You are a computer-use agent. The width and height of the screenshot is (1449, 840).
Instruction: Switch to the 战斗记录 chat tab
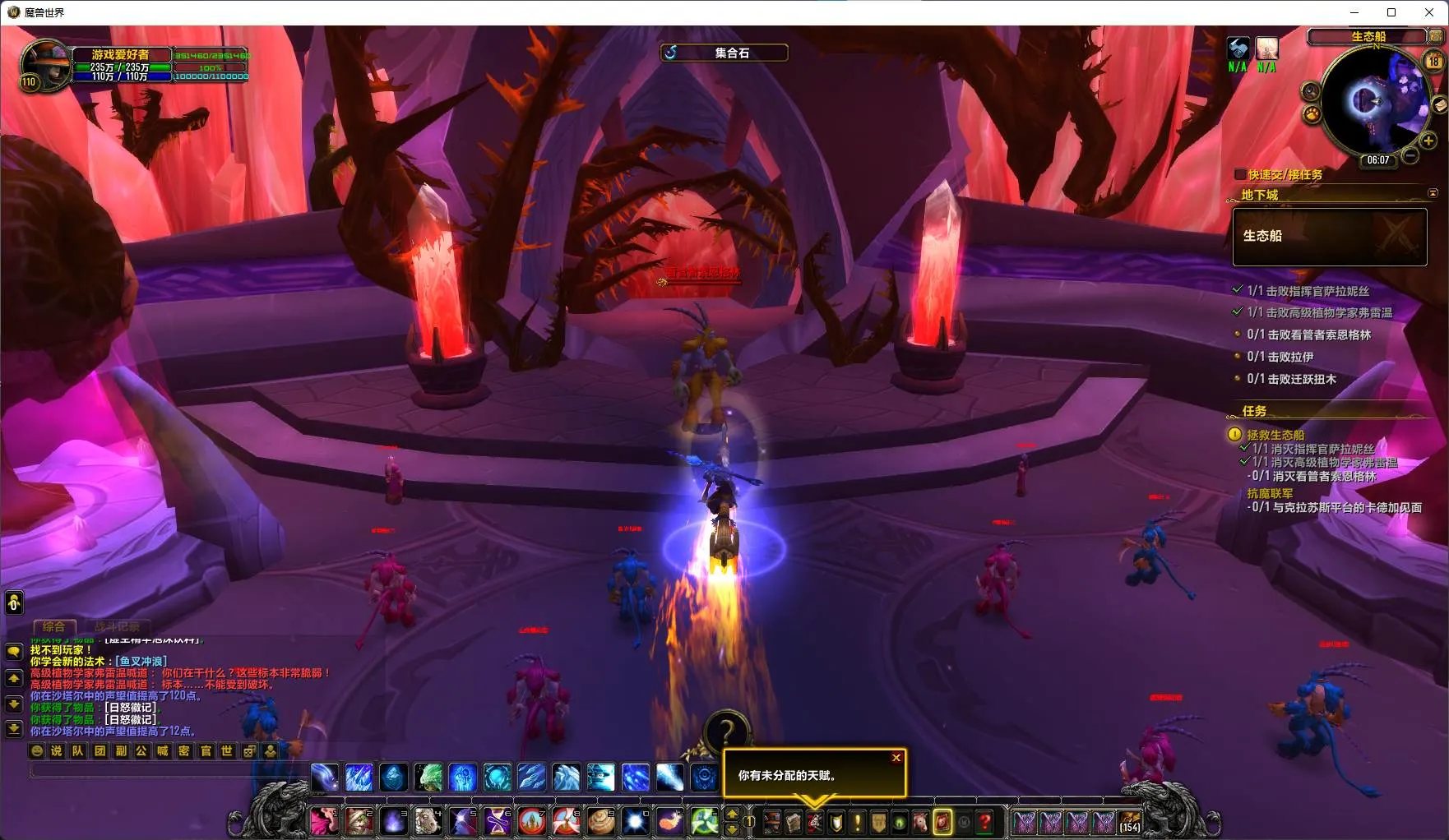tap(117, 626)
